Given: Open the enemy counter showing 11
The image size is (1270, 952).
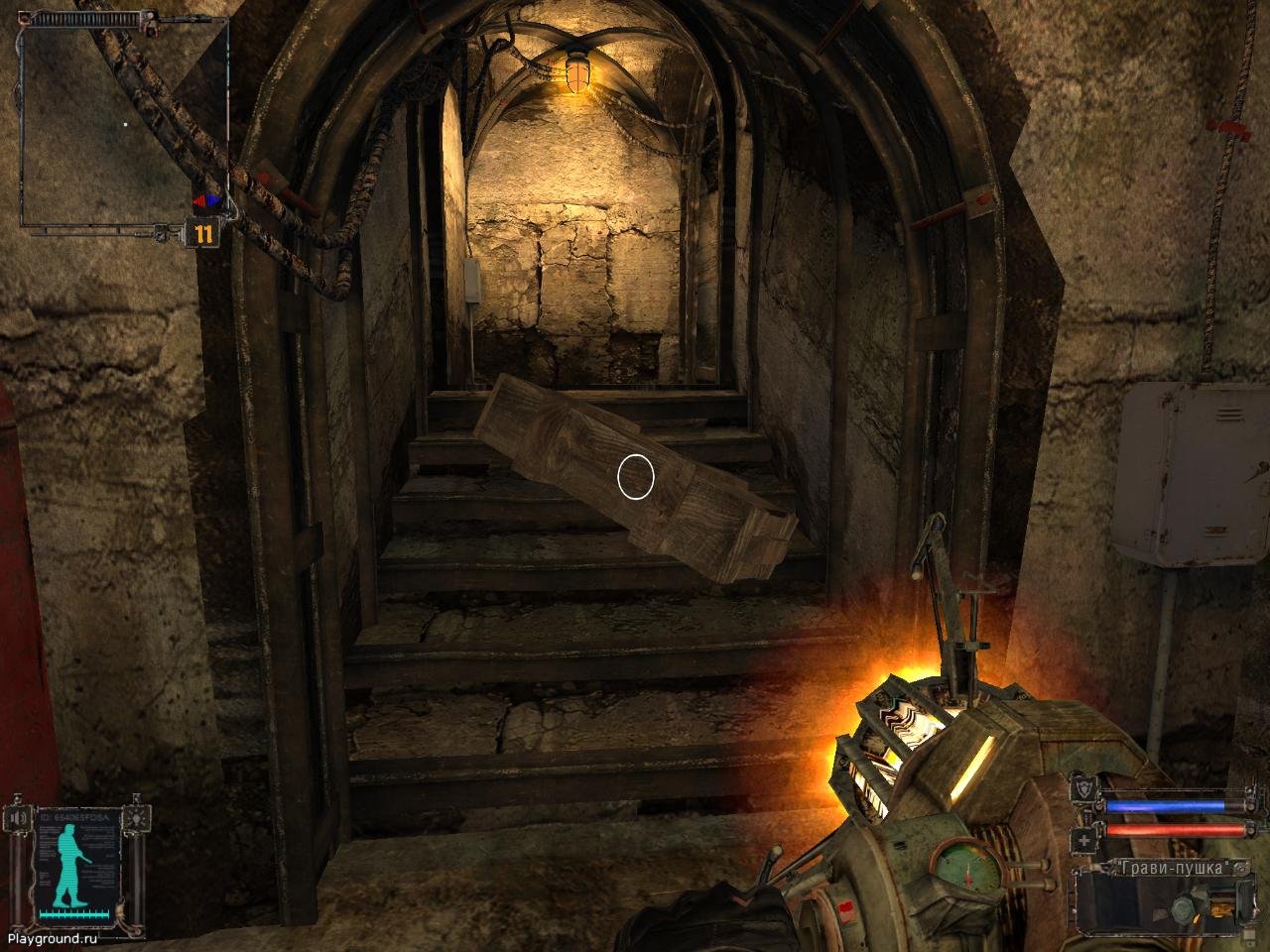Looking at the screenshot, I should [203, 232].
